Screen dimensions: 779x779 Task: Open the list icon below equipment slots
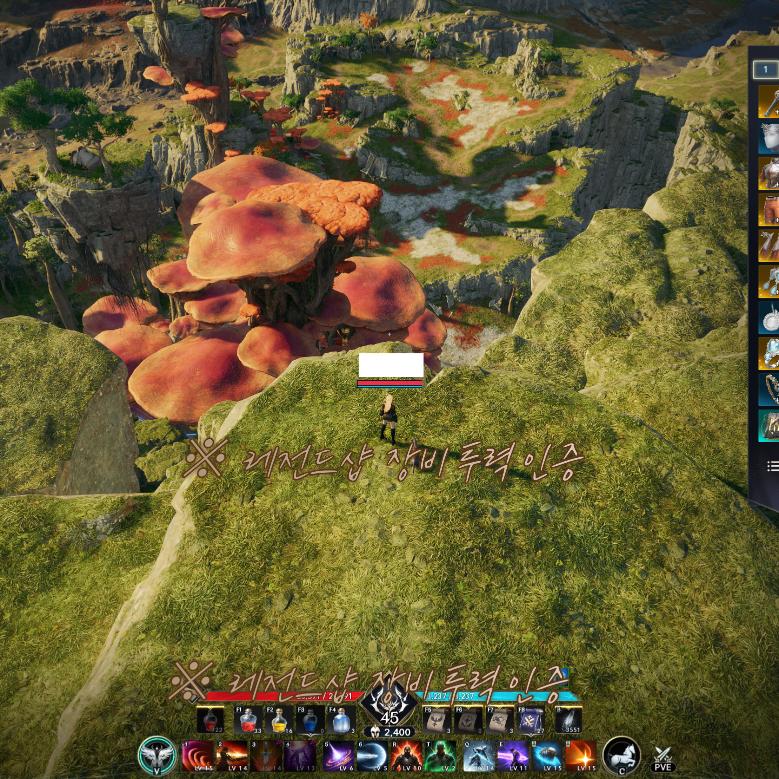point(772,466)
